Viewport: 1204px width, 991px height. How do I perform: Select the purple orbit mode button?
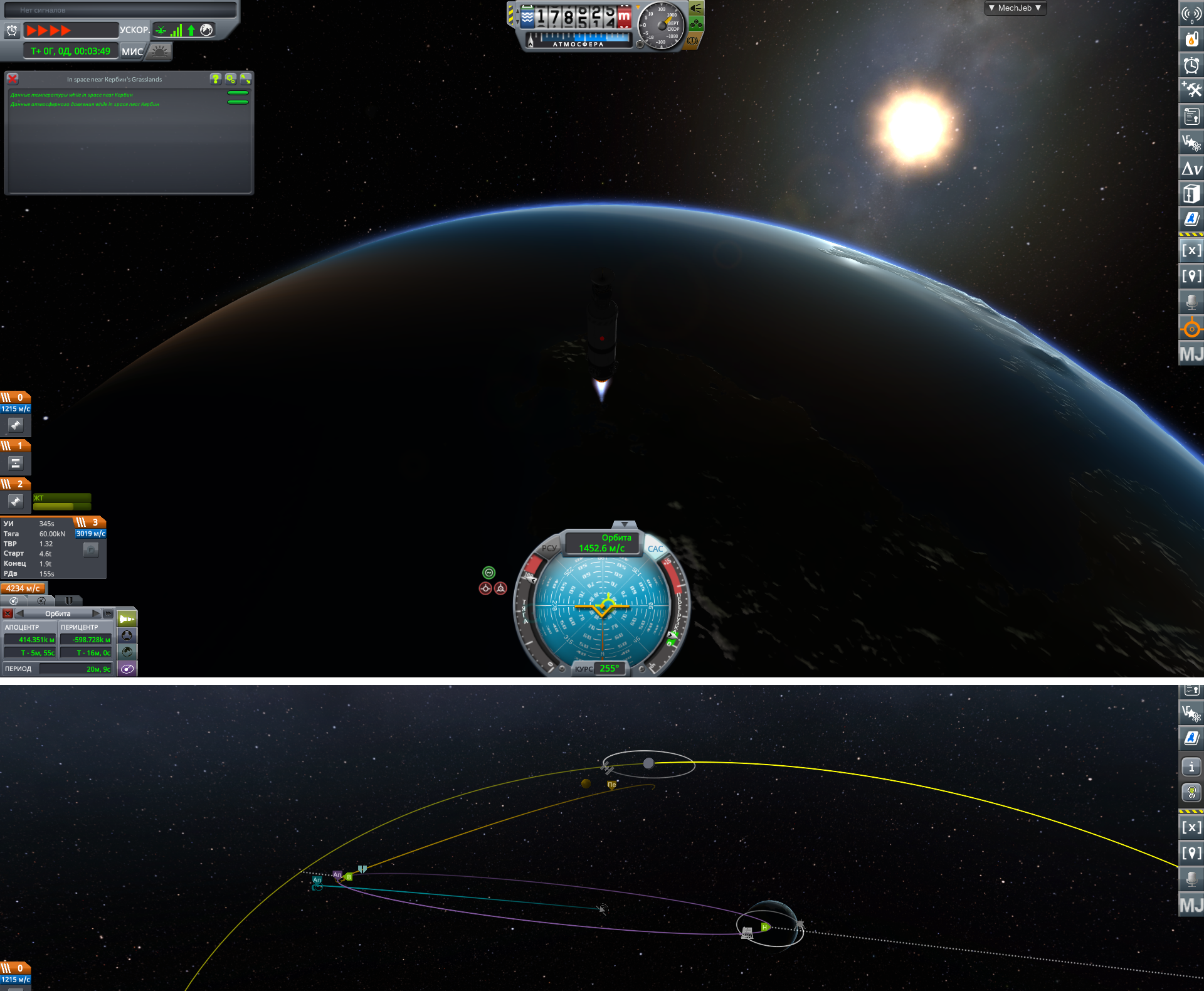pos(127,669)
